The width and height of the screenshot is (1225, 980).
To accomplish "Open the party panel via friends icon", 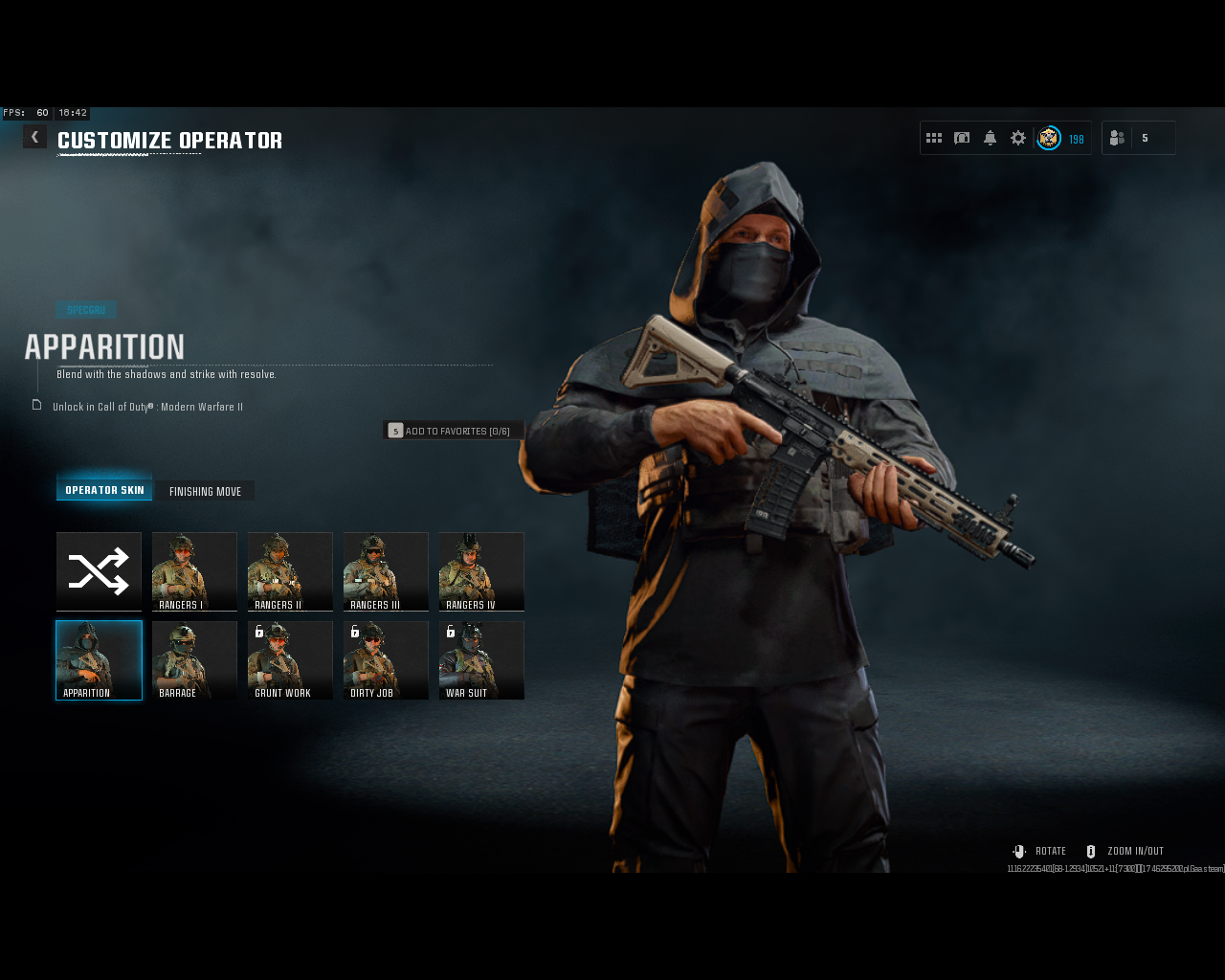I will point(1116,137).
